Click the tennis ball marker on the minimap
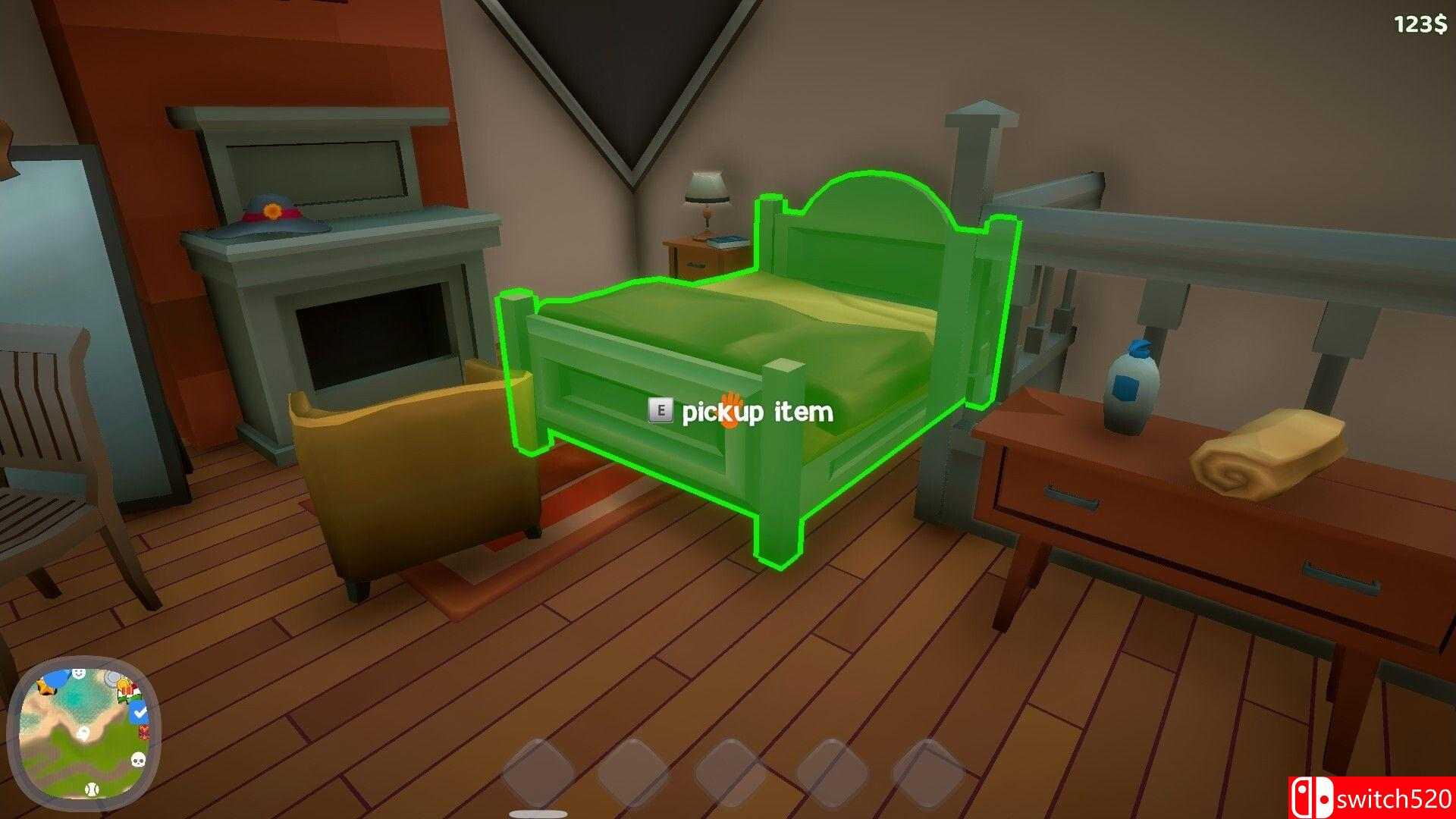Viewport: 1456px width, 819px height. (92, 789)
